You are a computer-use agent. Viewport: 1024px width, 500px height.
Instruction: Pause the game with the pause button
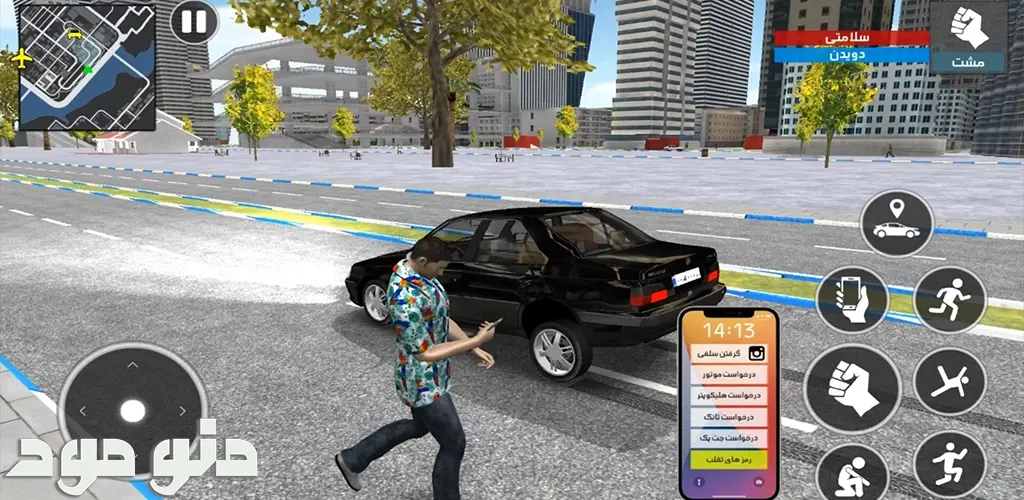[193, 21]
